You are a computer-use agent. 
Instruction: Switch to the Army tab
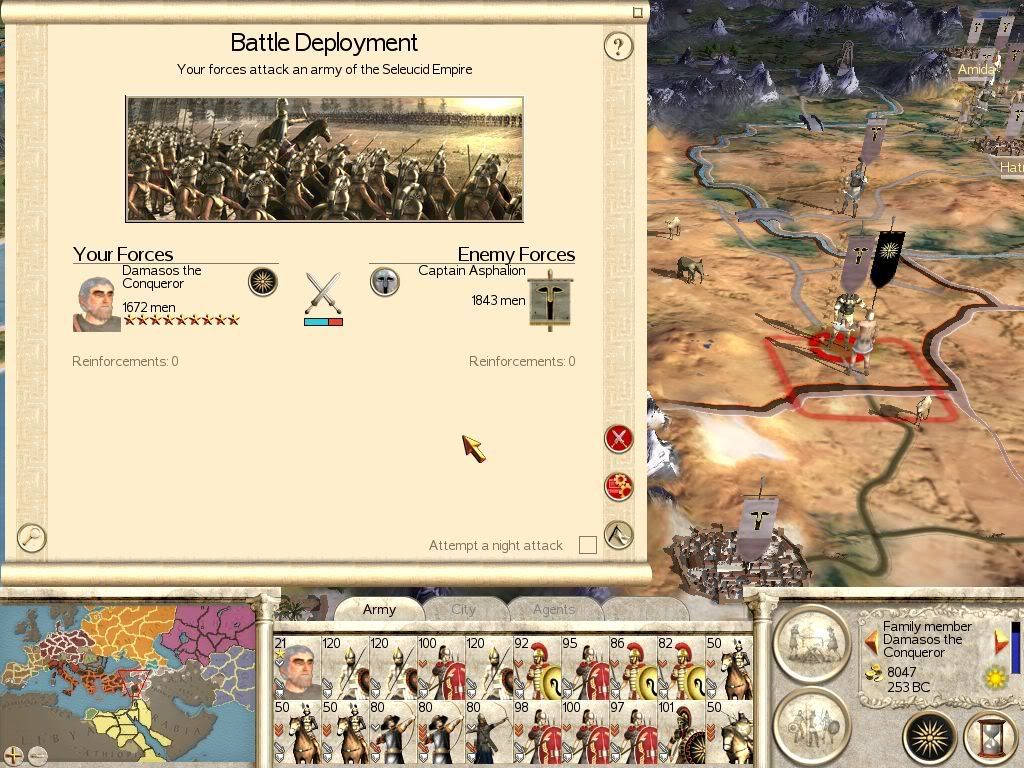click(x=379, y=609)
